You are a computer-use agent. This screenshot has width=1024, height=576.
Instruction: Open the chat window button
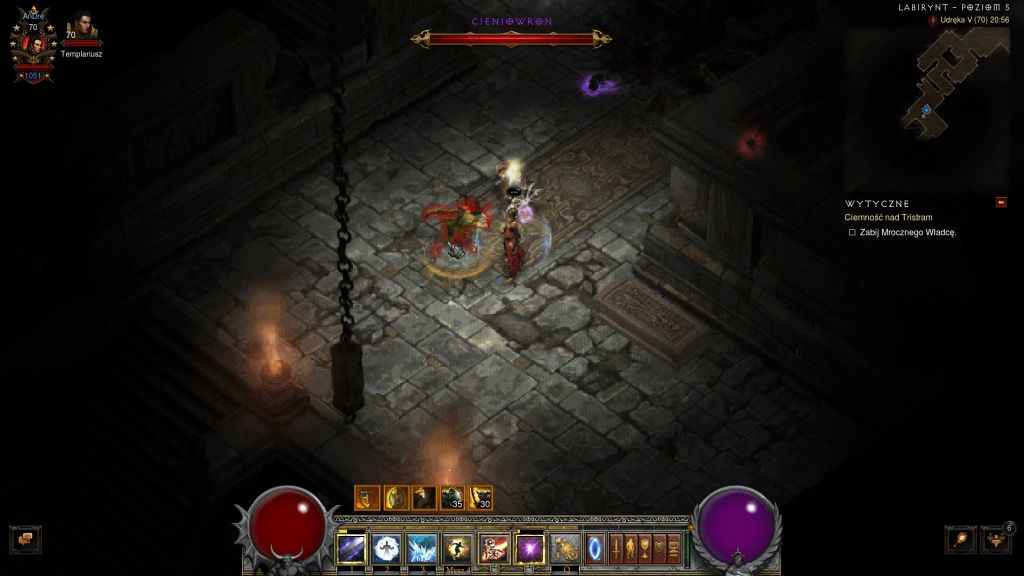pos(24,539)
